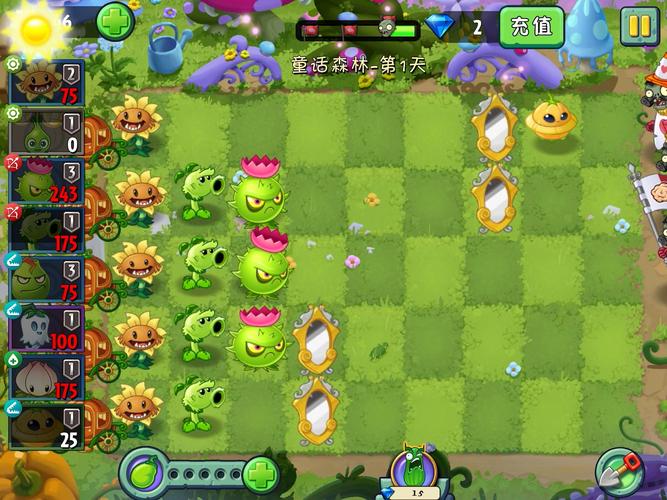Use the cucumber power-up

pos(414,470)
